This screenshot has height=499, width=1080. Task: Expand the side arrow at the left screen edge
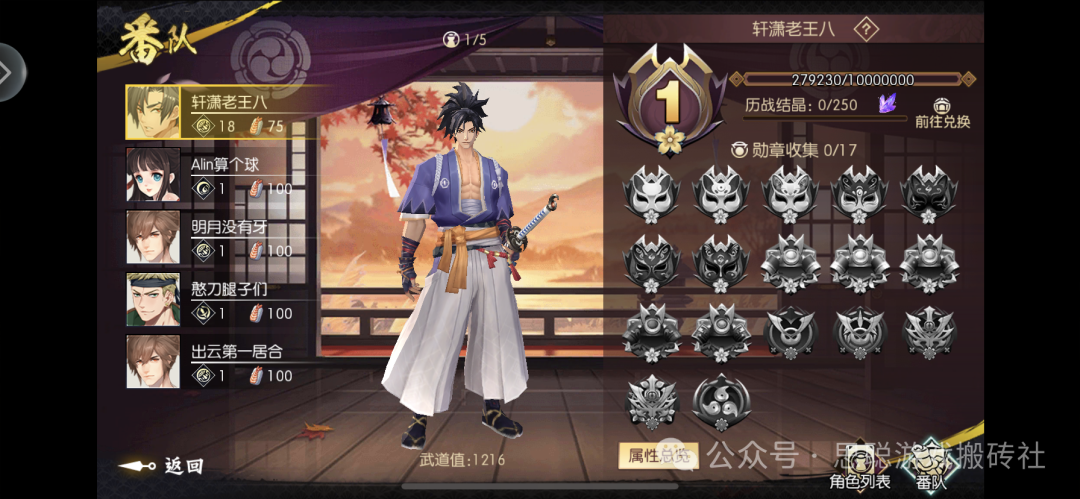point(10,72)
